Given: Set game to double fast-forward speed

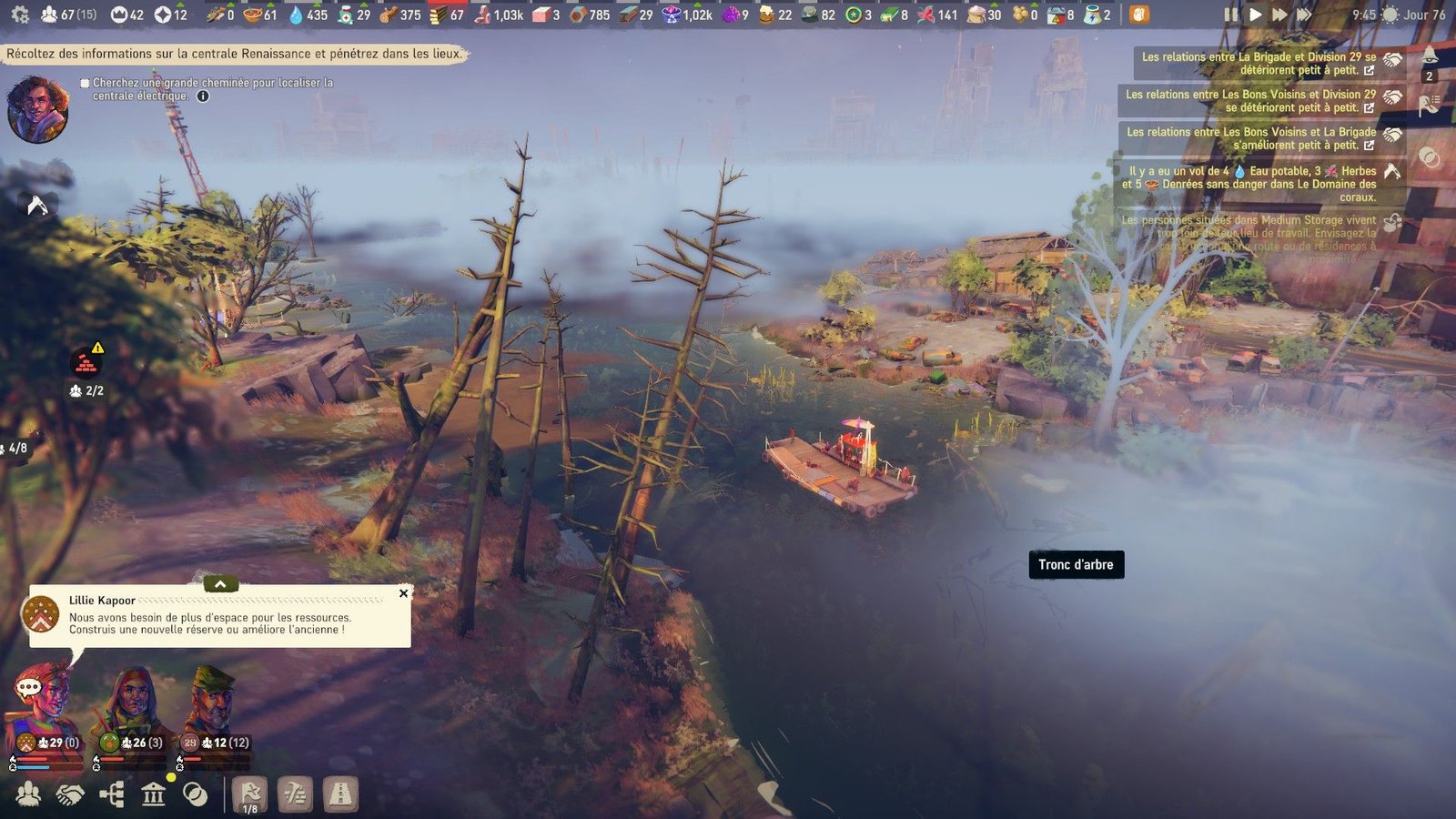Looking at the screenshot, I should click(1279, 15).
